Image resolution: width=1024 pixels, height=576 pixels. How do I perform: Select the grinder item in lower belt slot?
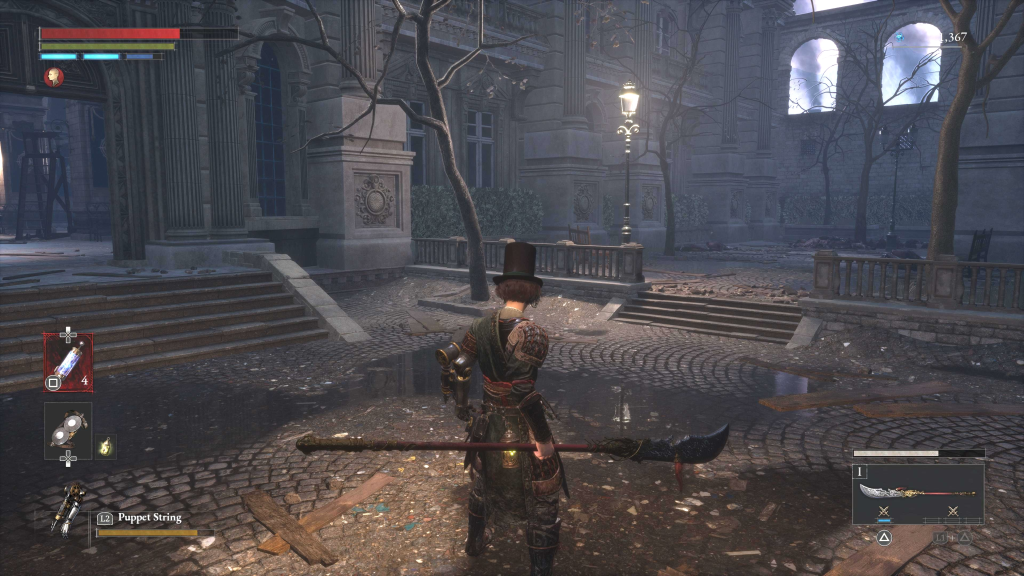coord(68,429)
